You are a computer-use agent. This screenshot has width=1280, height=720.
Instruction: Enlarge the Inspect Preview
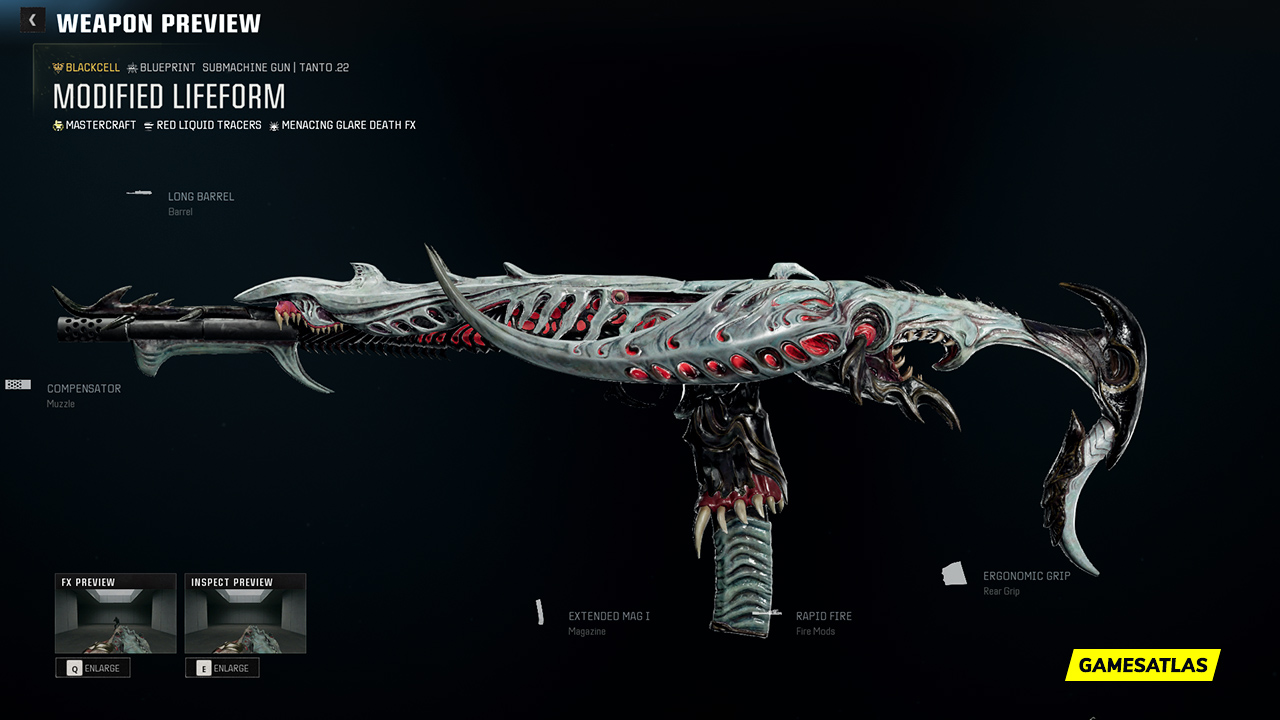pyautogui.click(x=222, y=668)
